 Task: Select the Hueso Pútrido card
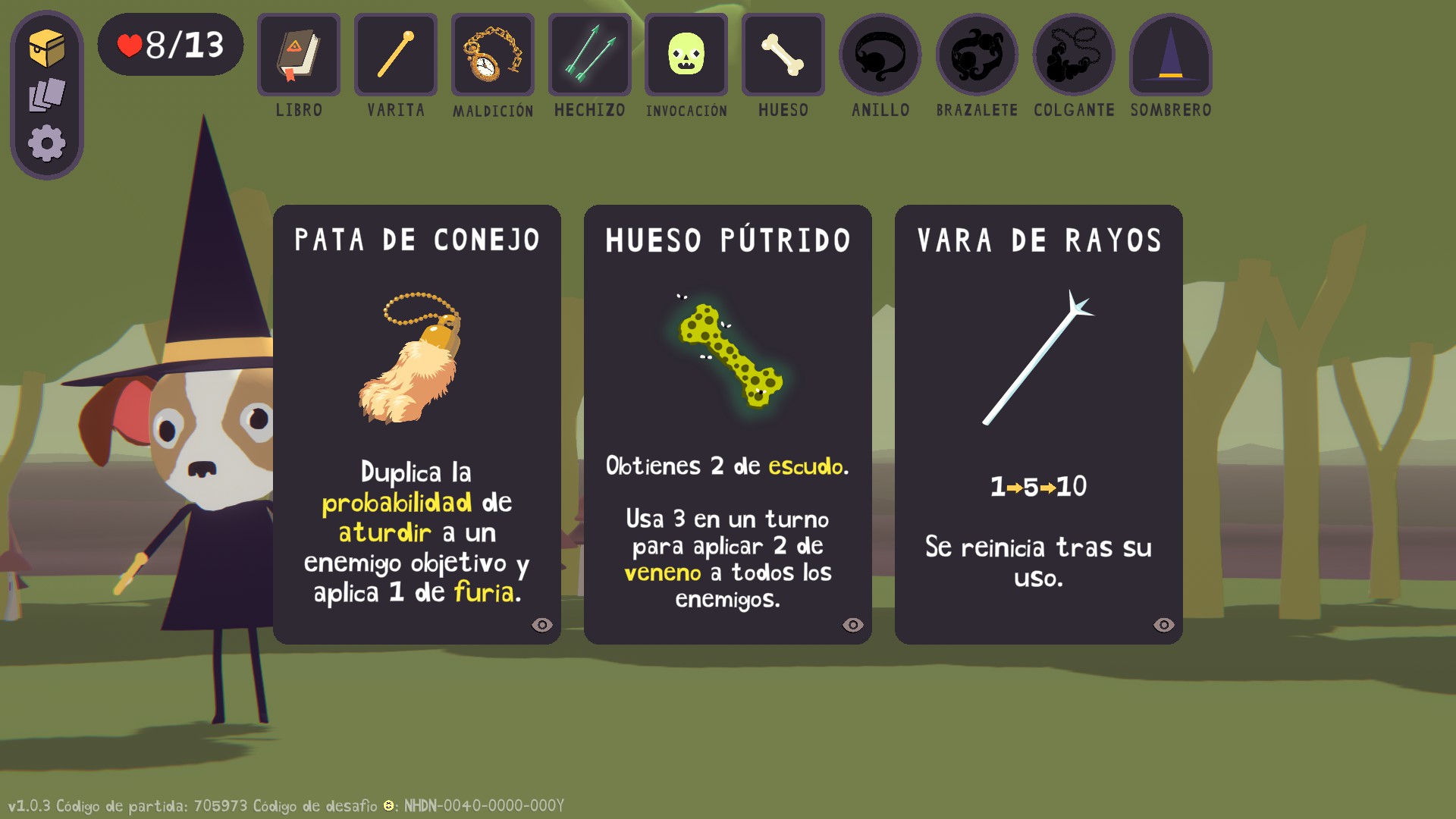[727, 423]
